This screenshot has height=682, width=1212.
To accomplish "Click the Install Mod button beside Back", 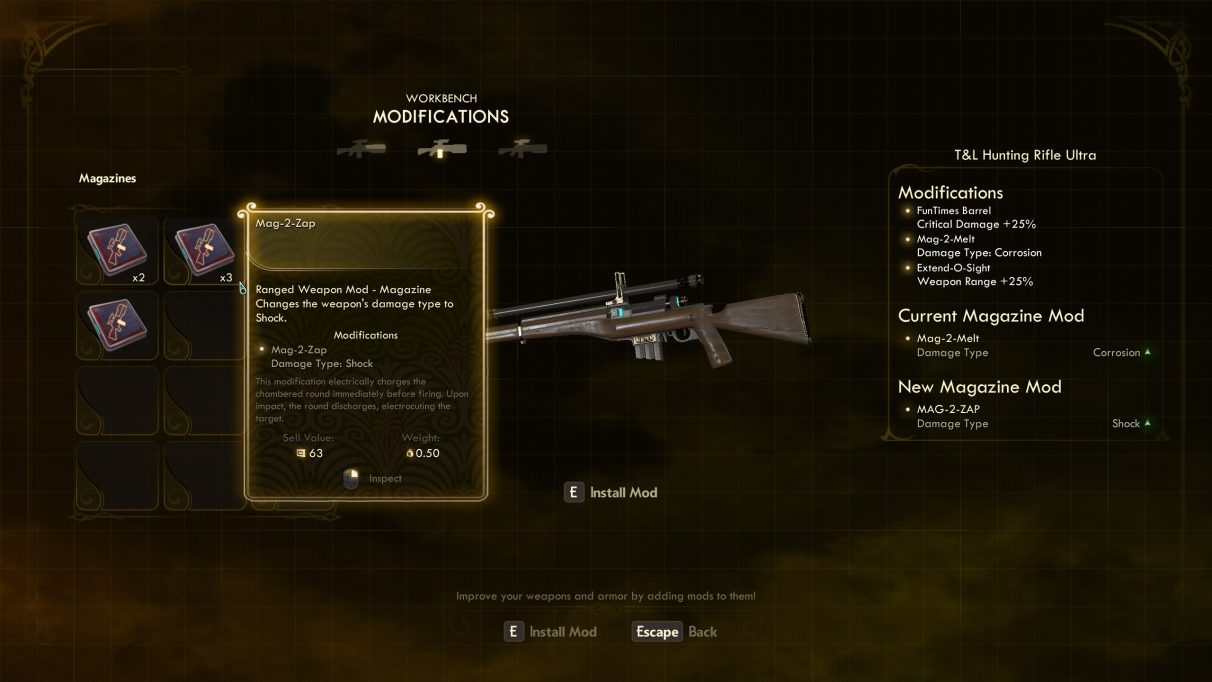I will pos(551,632).
